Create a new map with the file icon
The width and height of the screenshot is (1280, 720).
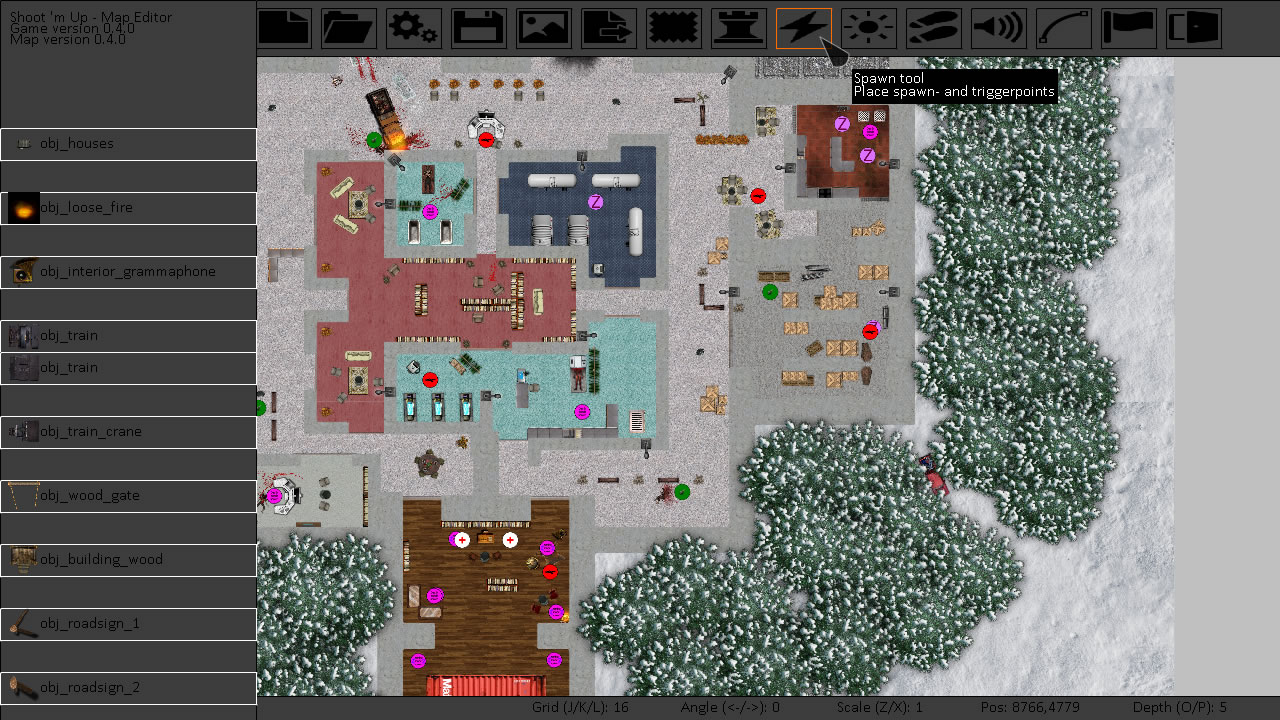(284, 28)
